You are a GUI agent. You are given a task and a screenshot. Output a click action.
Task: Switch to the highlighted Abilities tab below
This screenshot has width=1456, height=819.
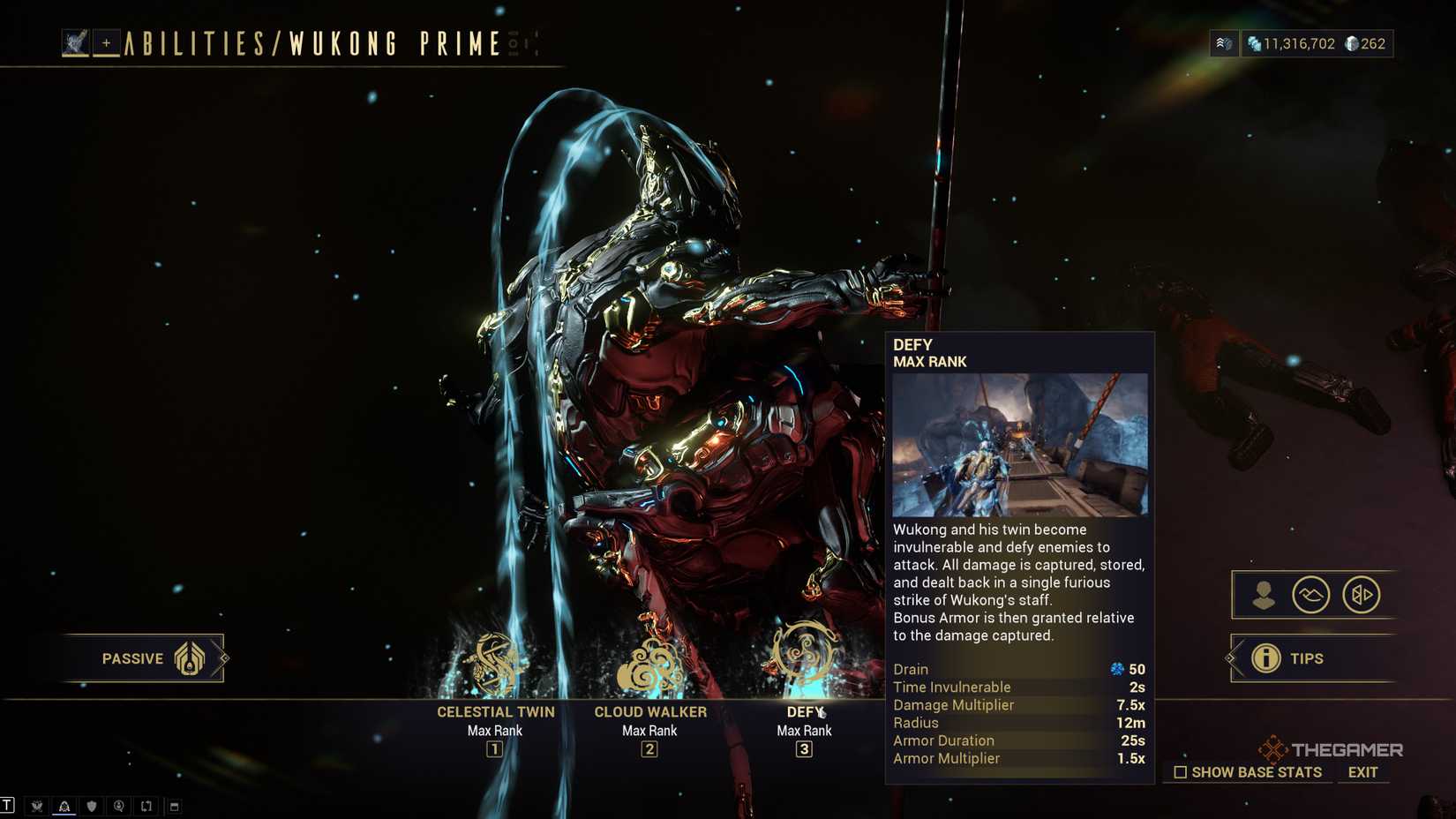64,806
